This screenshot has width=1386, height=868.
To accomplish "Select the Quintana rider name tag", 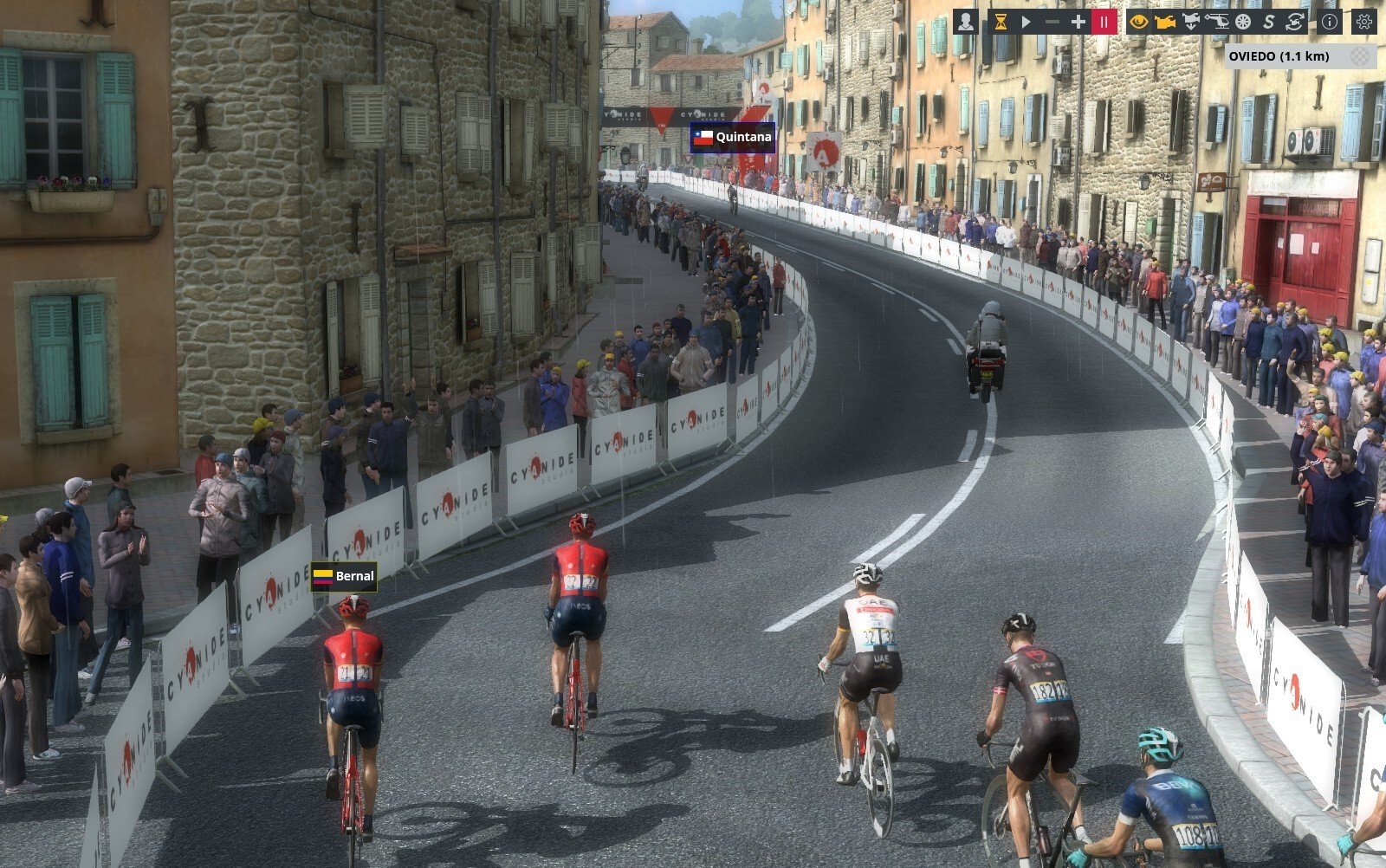I will (x=733, y=137).
